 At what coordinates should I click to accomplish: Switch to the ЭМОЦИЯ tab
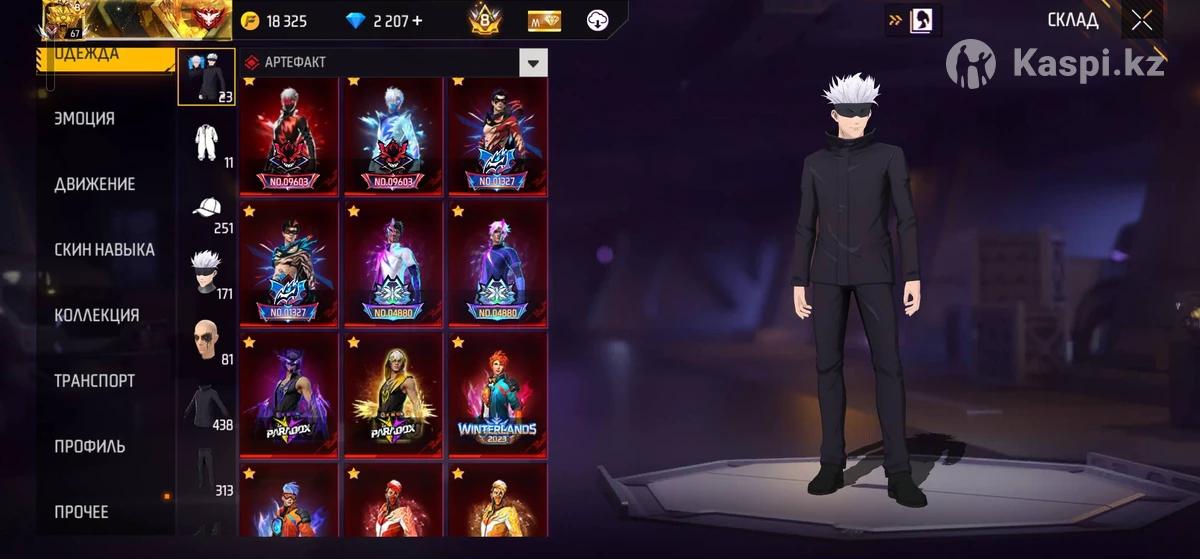tap(85, 118)
